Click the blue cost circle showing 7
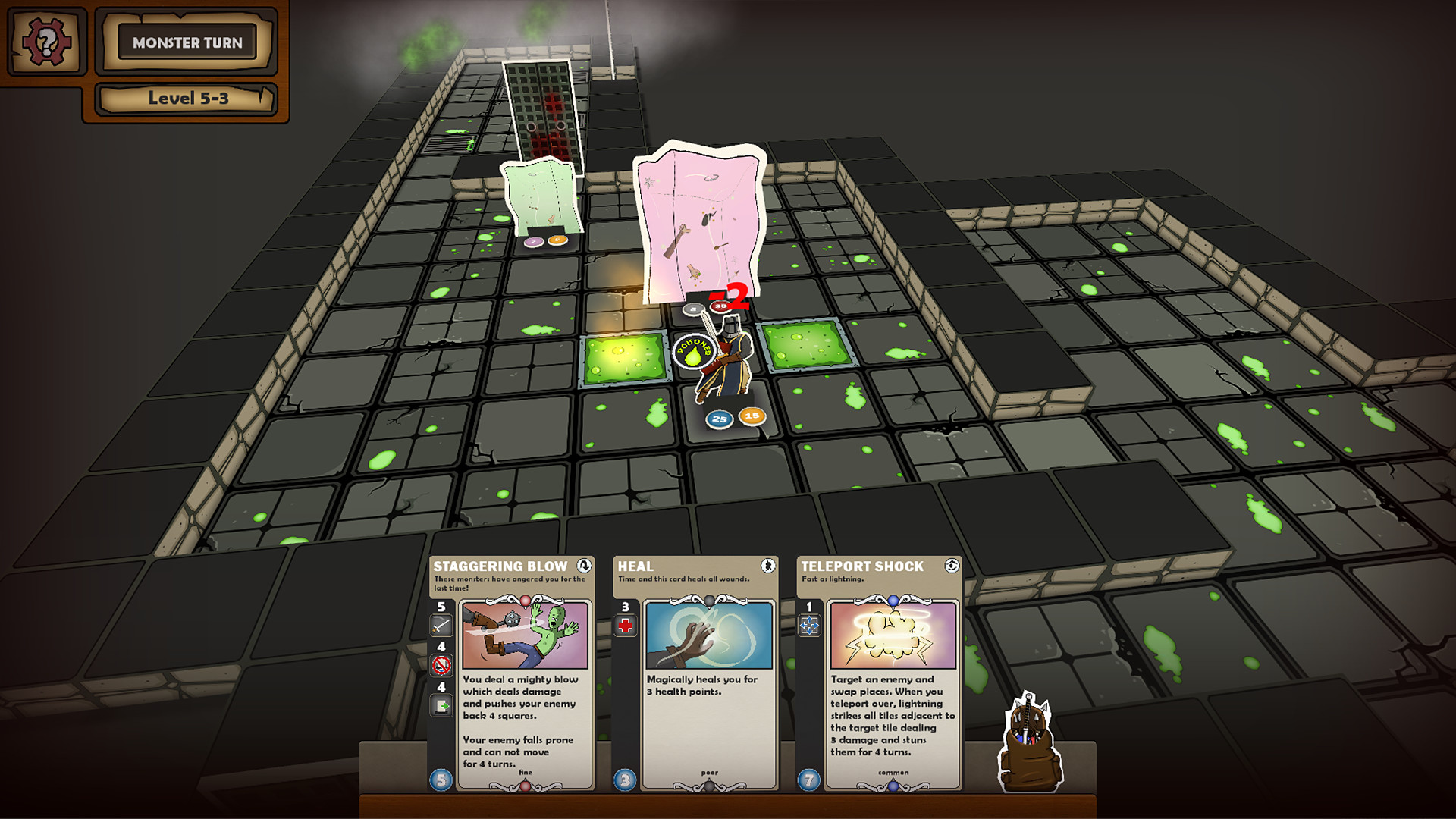1456x819 pixels. (808, 779)
